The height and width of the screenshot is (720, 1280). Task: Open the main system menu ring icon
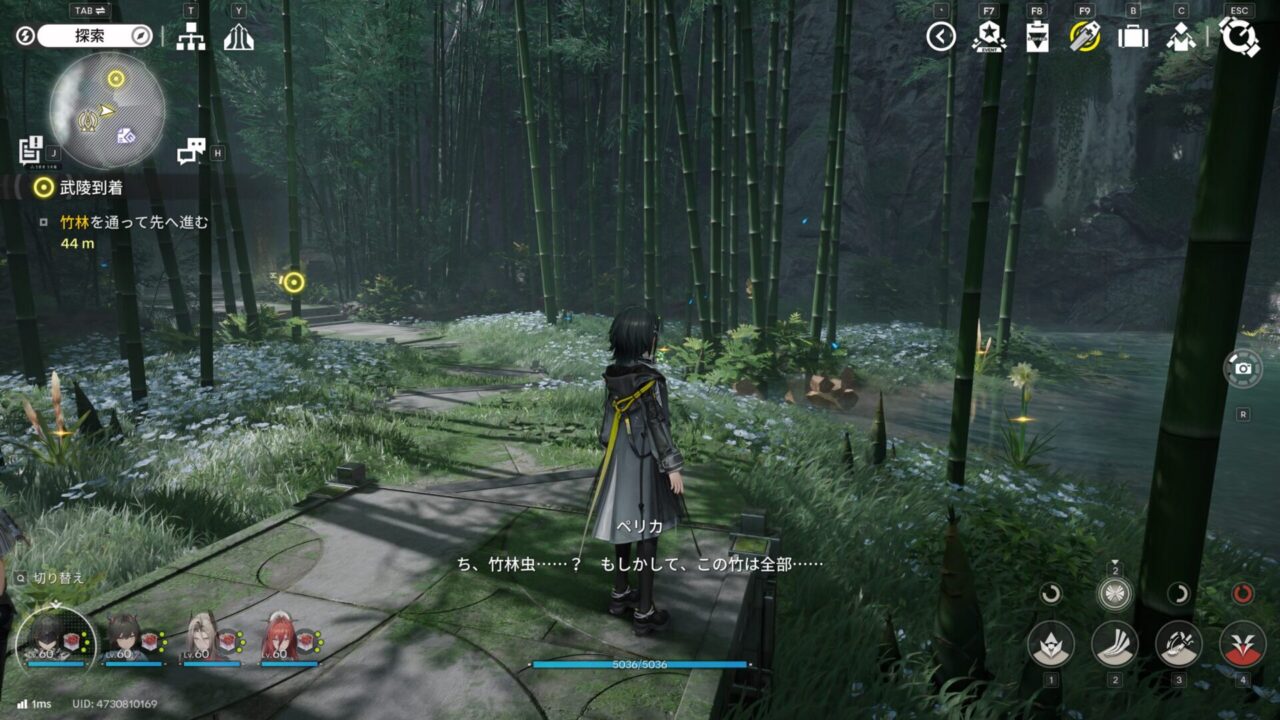(x=1239, y=37)
